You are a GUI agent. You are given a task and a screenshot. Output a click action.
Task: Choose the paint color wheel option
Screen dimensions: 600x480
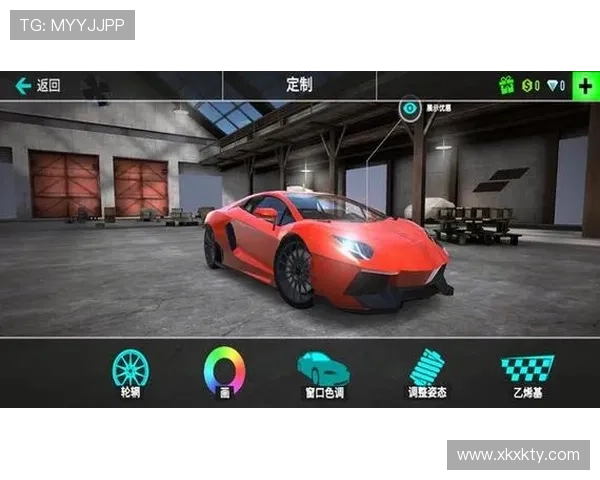224,370
